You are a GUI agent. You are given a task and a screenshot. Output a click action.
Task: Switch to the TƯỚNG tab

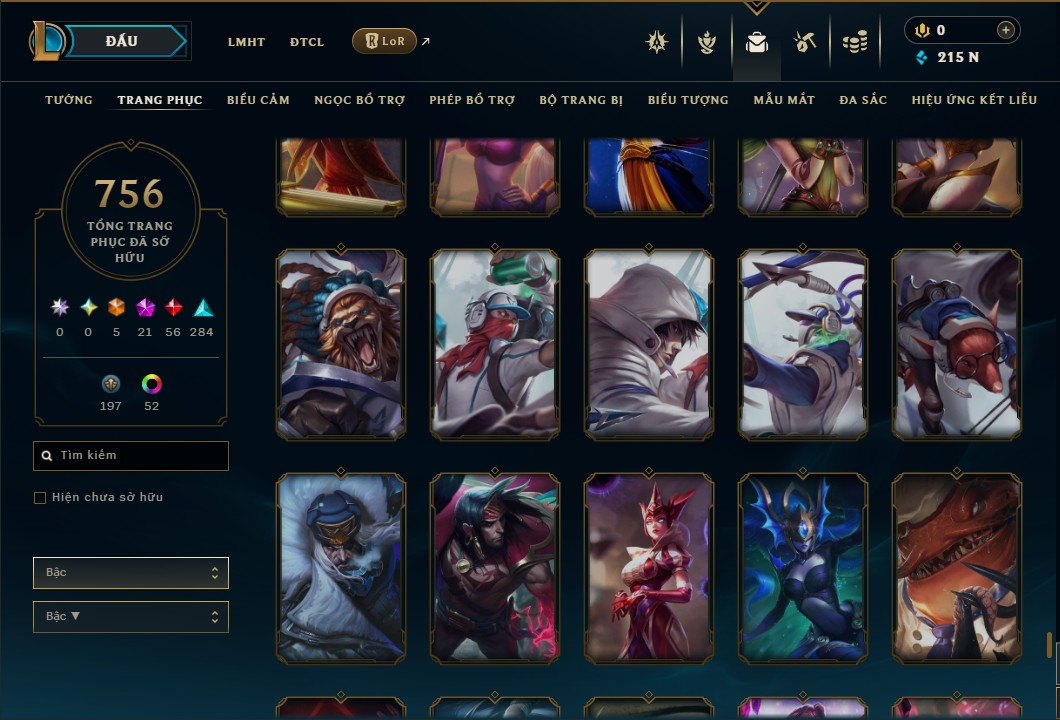[69, 100]
